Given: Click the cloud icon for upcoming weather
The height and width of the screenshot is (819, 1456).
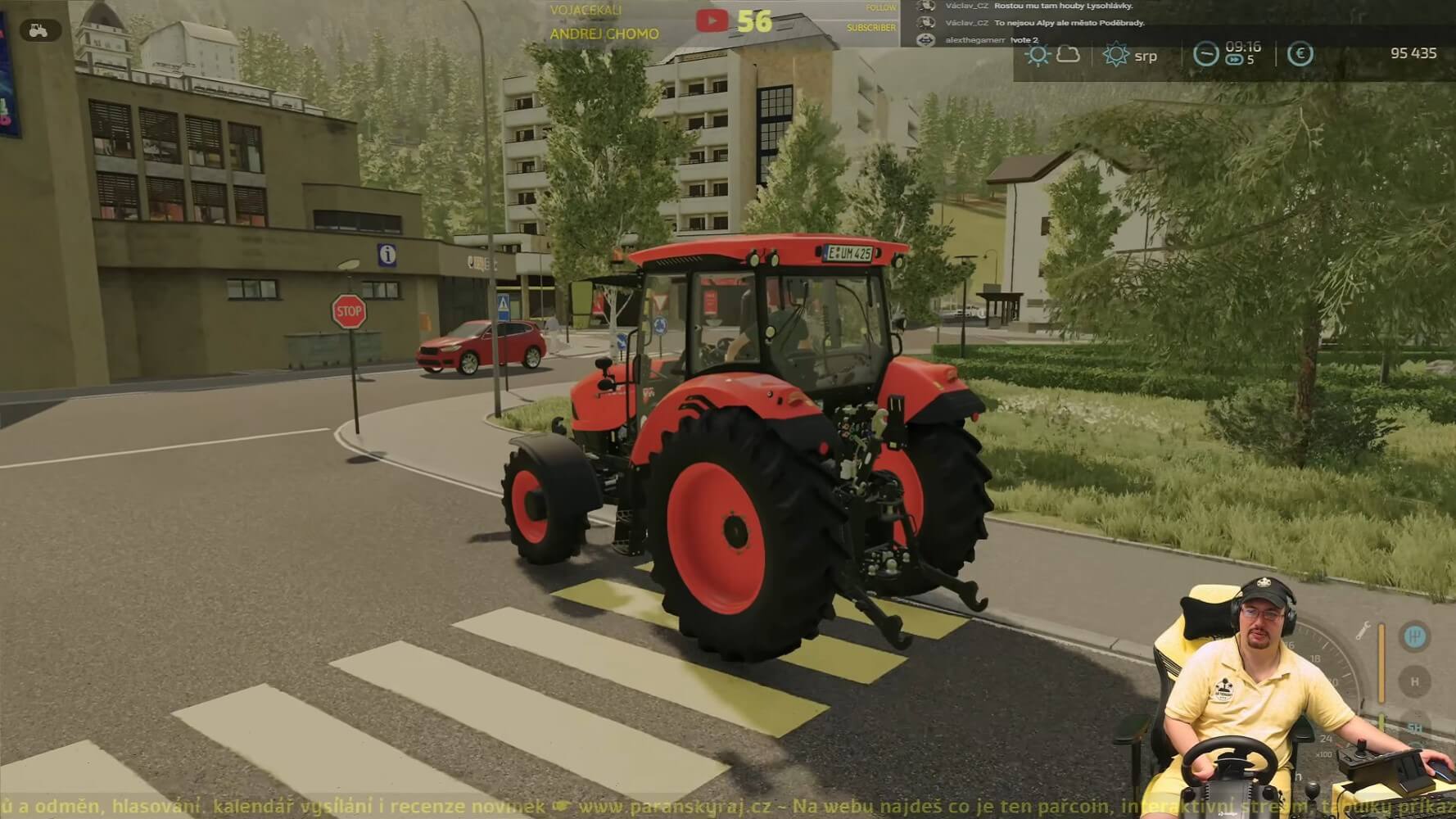Looking at the screenshot, I should [1067, 55].
